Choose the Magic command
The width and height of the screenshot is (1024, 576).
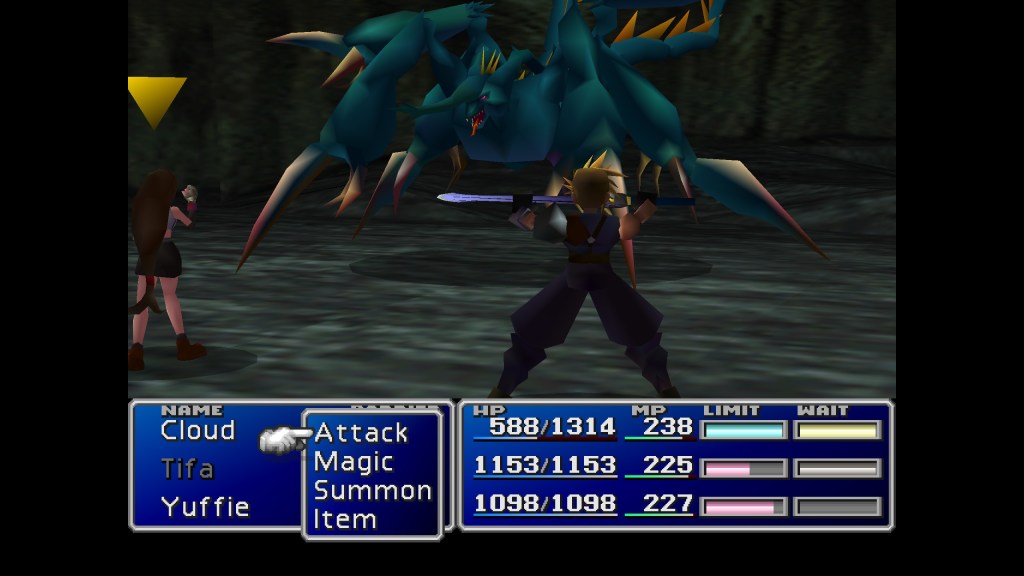(353, 462)
